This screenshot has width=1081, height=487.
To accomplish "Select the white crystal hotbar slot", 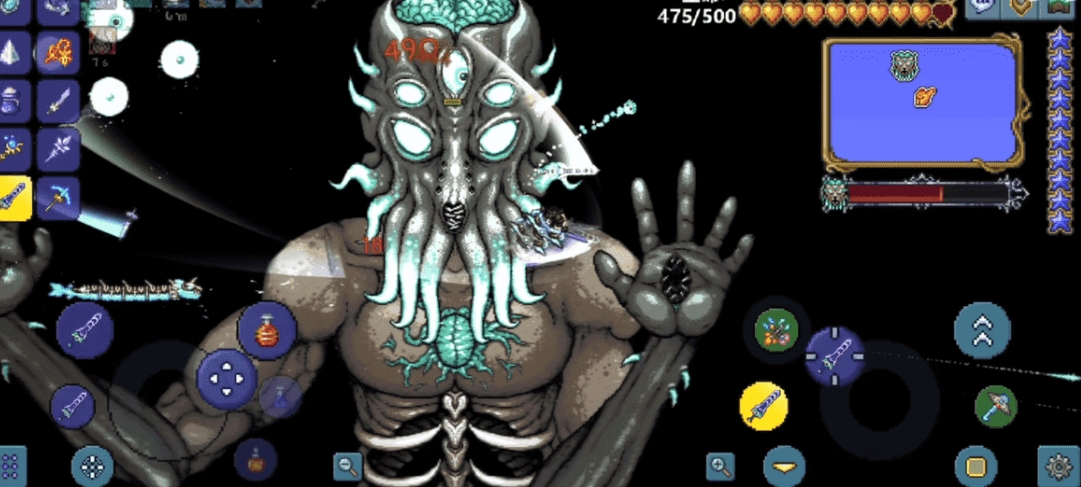I will [x=14, y=52].
